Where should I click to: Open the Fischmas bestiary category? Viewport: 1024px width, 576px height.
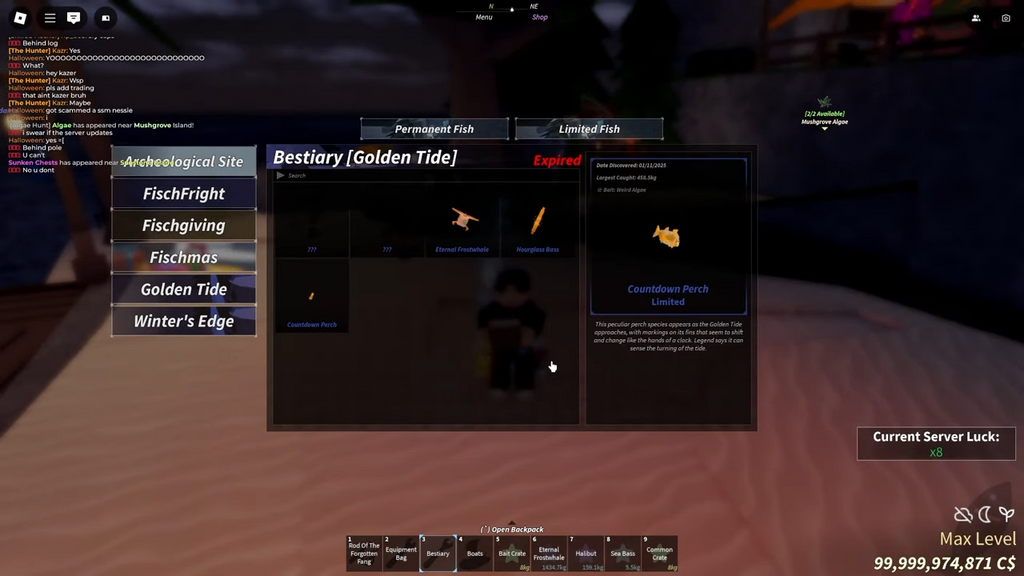[x=184, y=258]
